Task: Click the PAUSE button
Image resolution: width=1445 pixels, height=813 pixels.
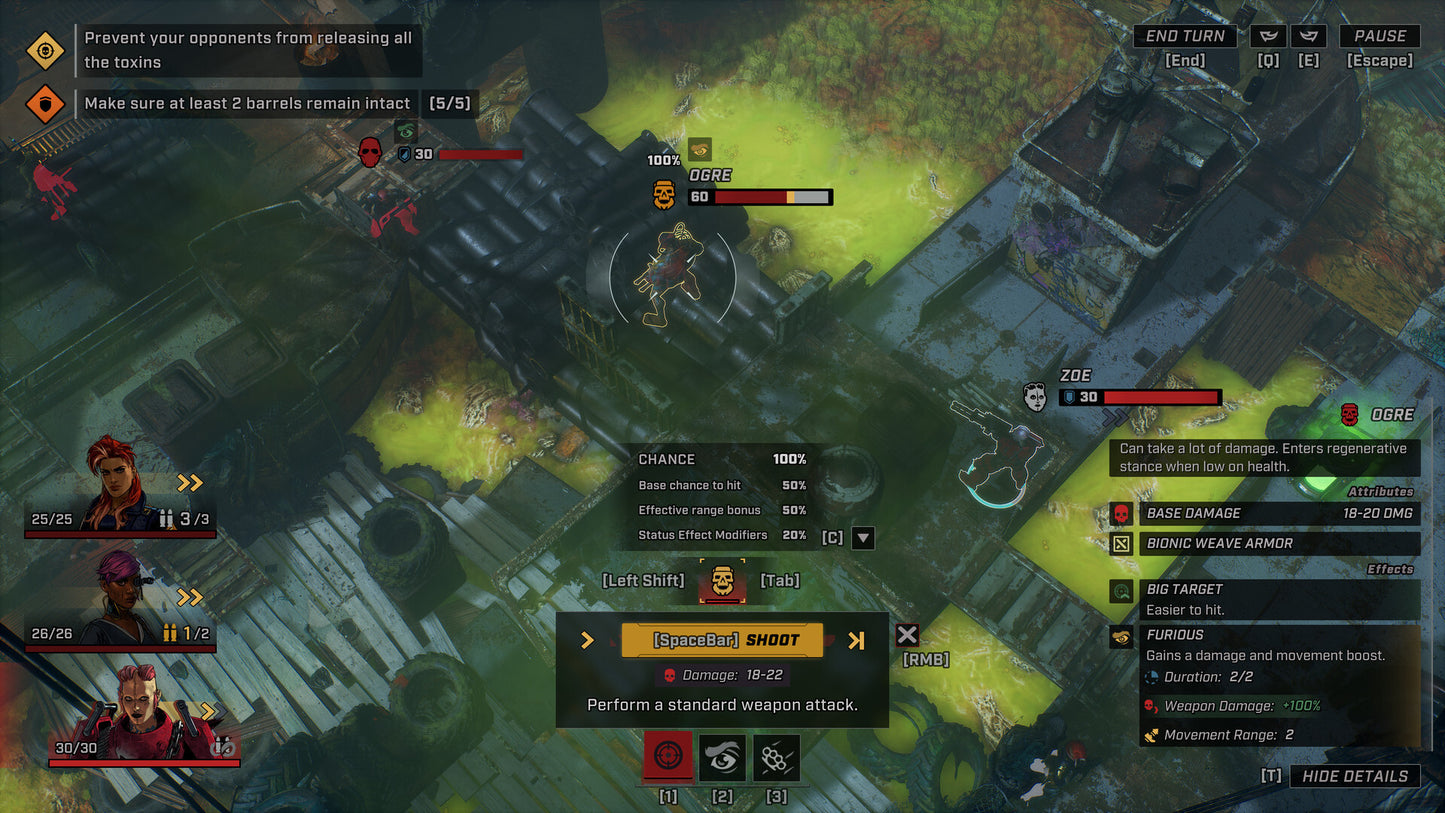Action: [x=1380, y=35]
